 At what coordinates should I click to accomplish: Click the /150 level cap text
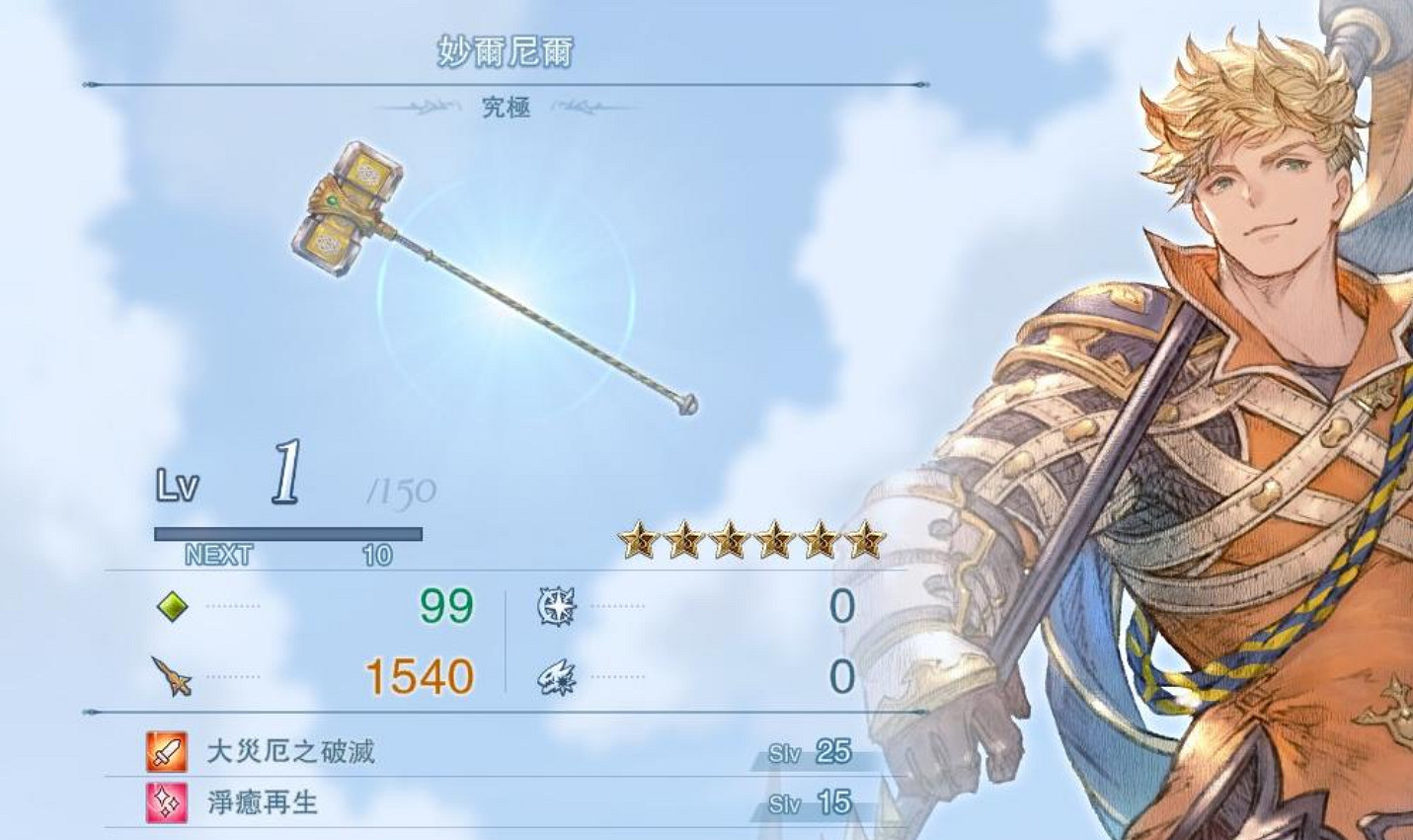(x=403, y=488)
